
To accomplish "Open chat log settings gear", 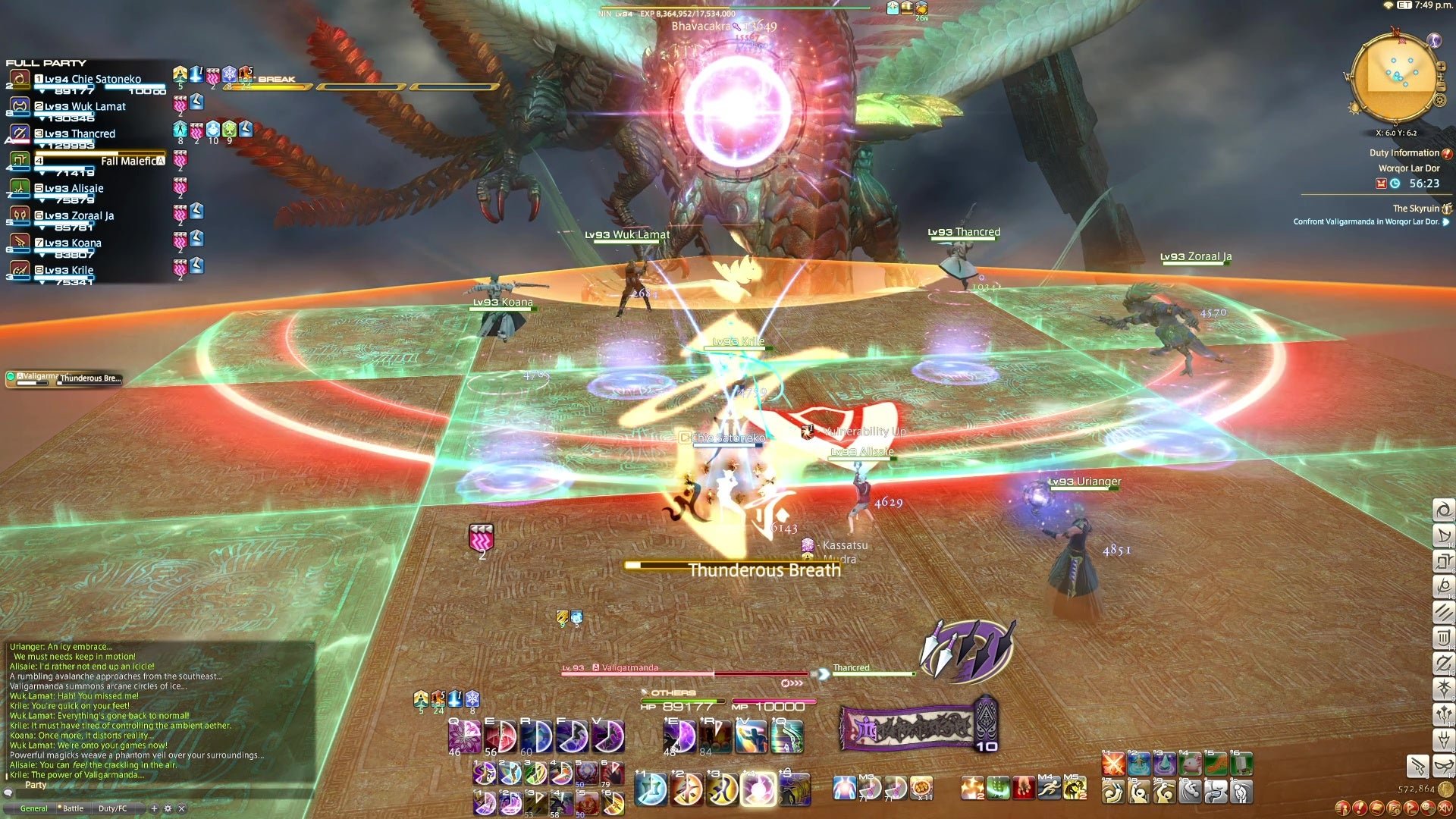I will click(x=168, y=808).
